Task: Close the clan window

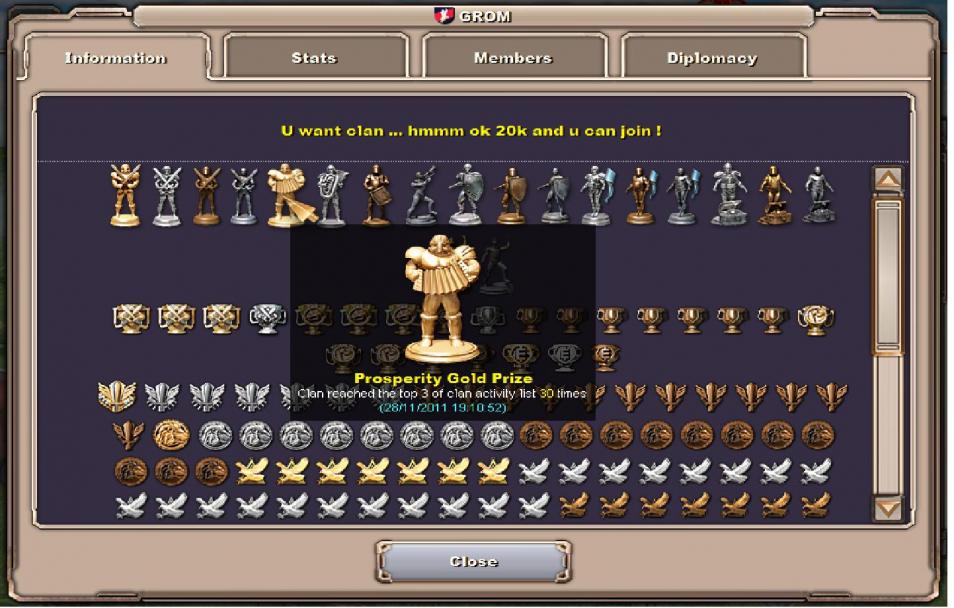Action: pyautogui.click(x=473, y=561)
